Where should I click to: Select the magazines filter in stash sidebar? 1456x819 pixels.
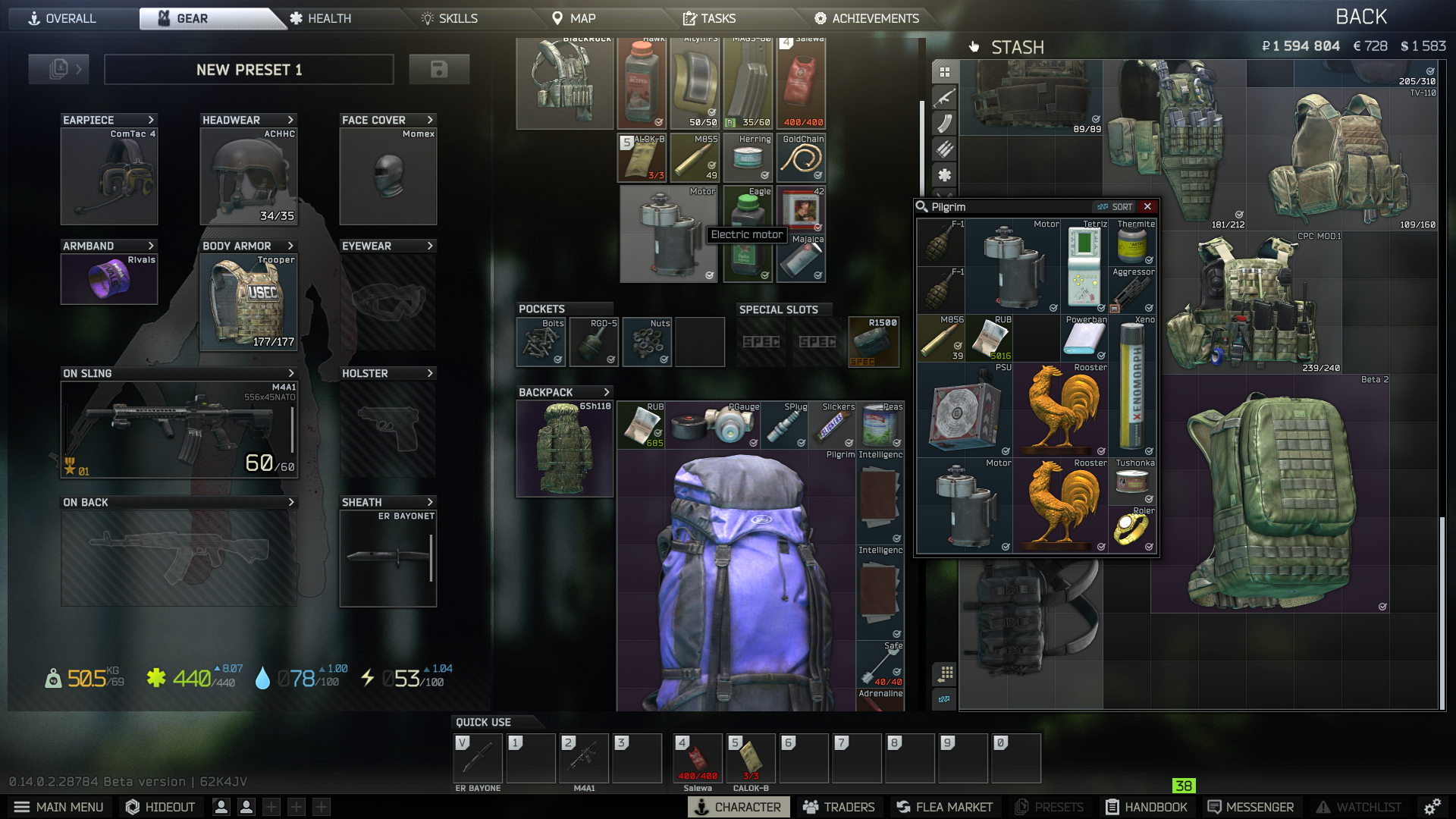pyautogui.click(x=944, y=123)
